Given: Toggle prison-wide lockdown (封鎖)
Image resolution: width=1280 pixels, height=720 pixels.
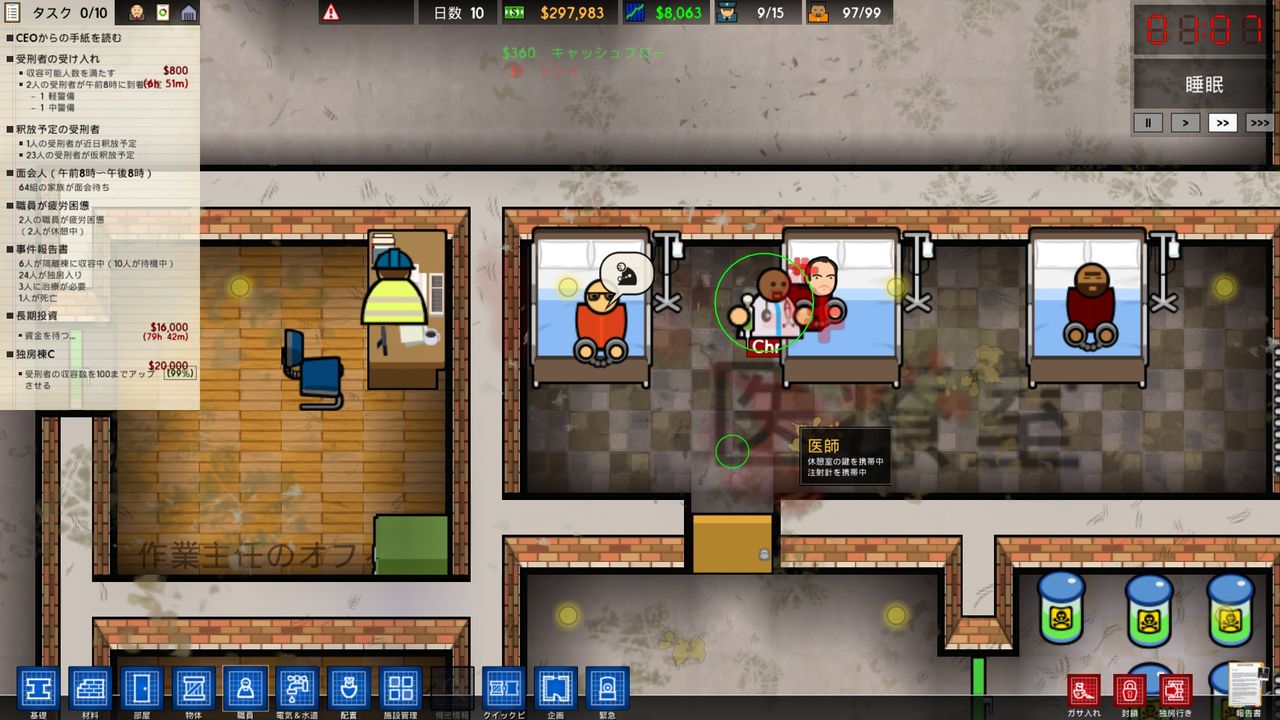Looking at the screenshot, I should (x=1131, y=688).
